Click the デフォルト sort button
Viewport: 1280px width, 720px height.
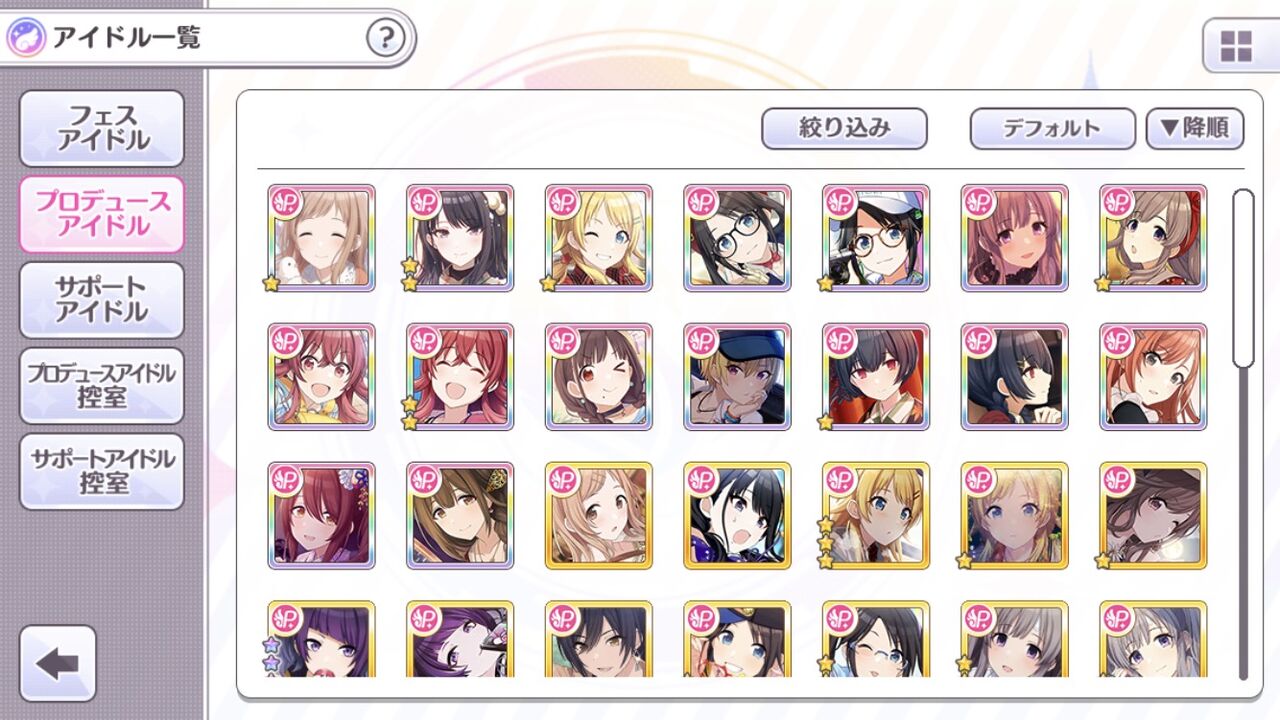coord(1051,128)
